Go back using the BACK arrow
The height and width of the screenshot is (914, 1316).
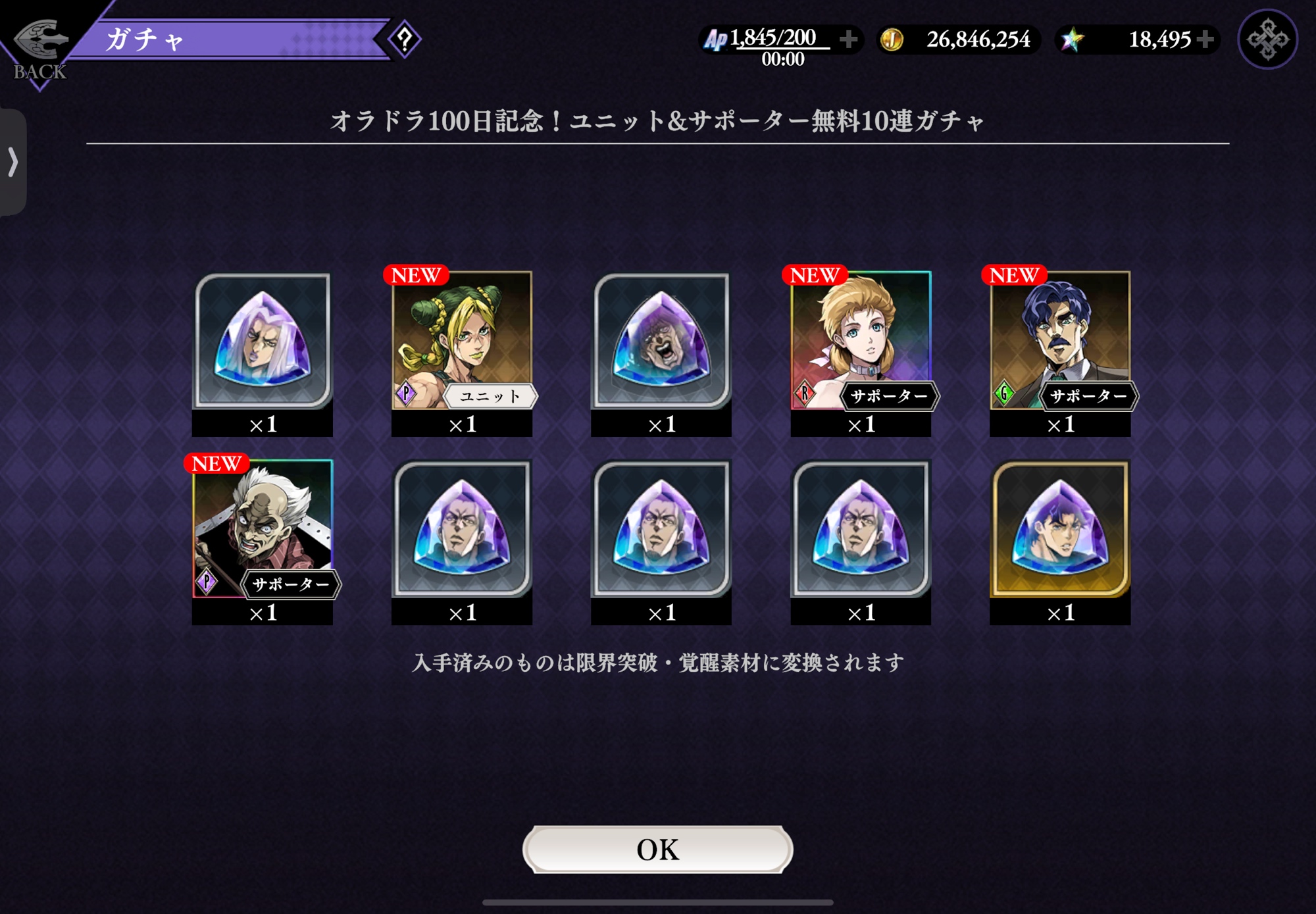pyautogui.click(x=39, y=47)
